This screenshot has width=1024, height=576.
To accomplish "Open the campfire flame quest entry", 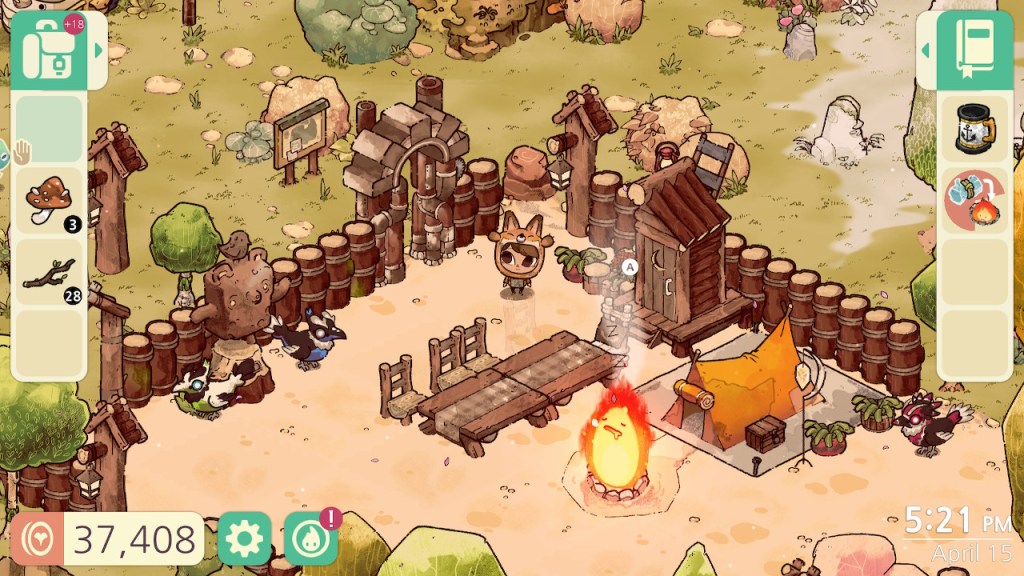I will [973, 200].
